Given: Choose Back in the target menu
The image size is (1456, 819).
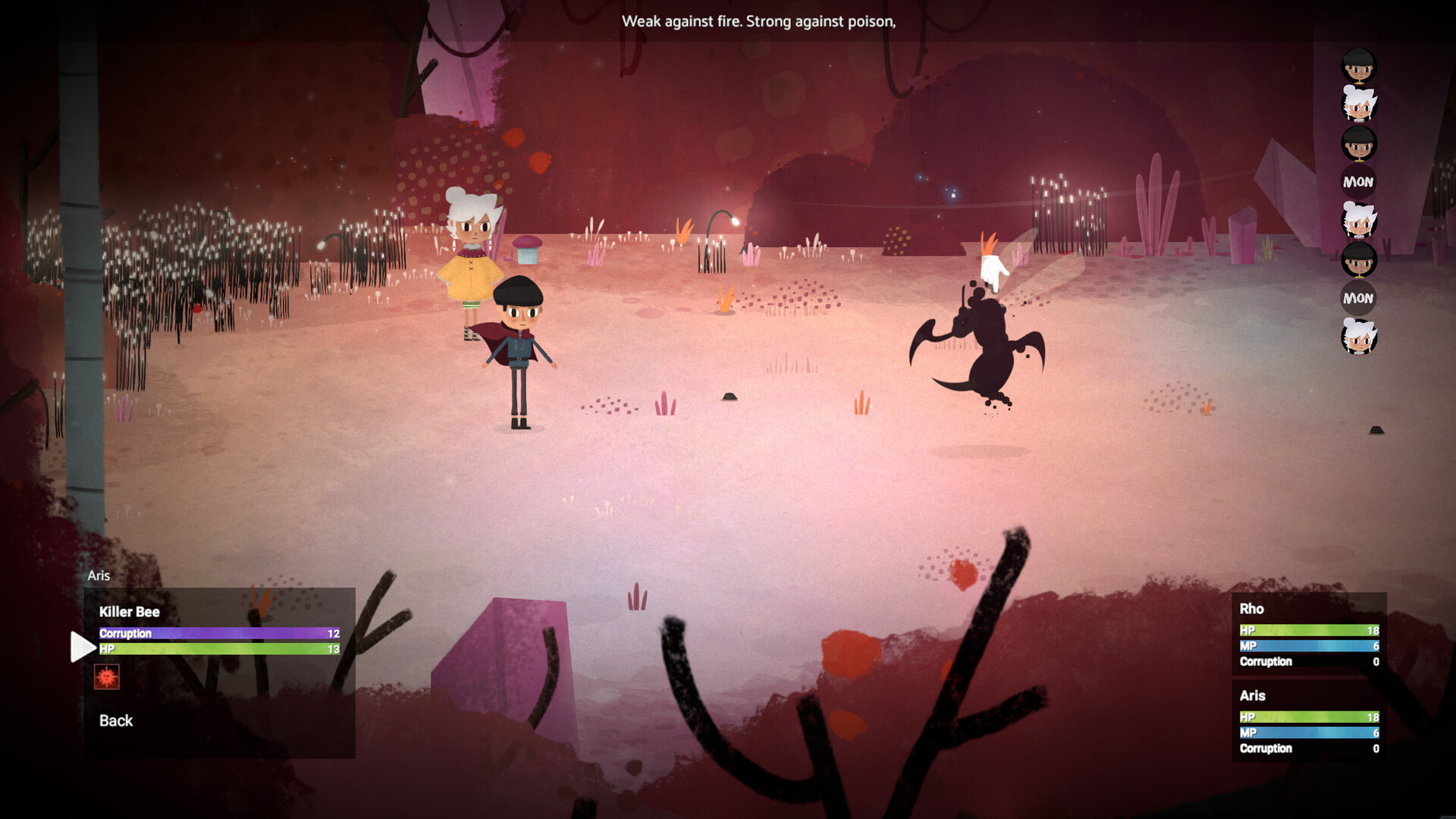Looking at the screenshot, I should (x=116, y=720).
